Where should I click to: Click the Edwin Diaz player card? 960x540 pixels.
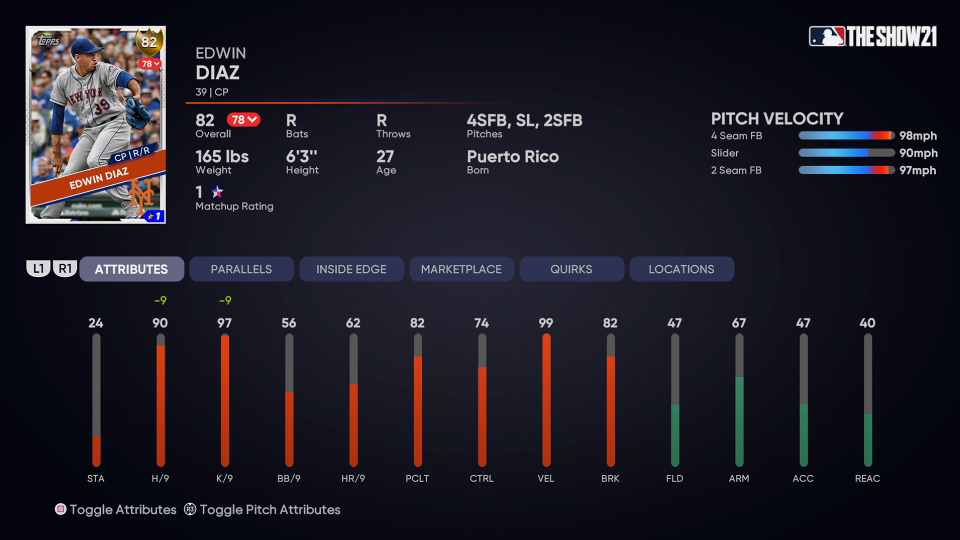coord(96,125)
